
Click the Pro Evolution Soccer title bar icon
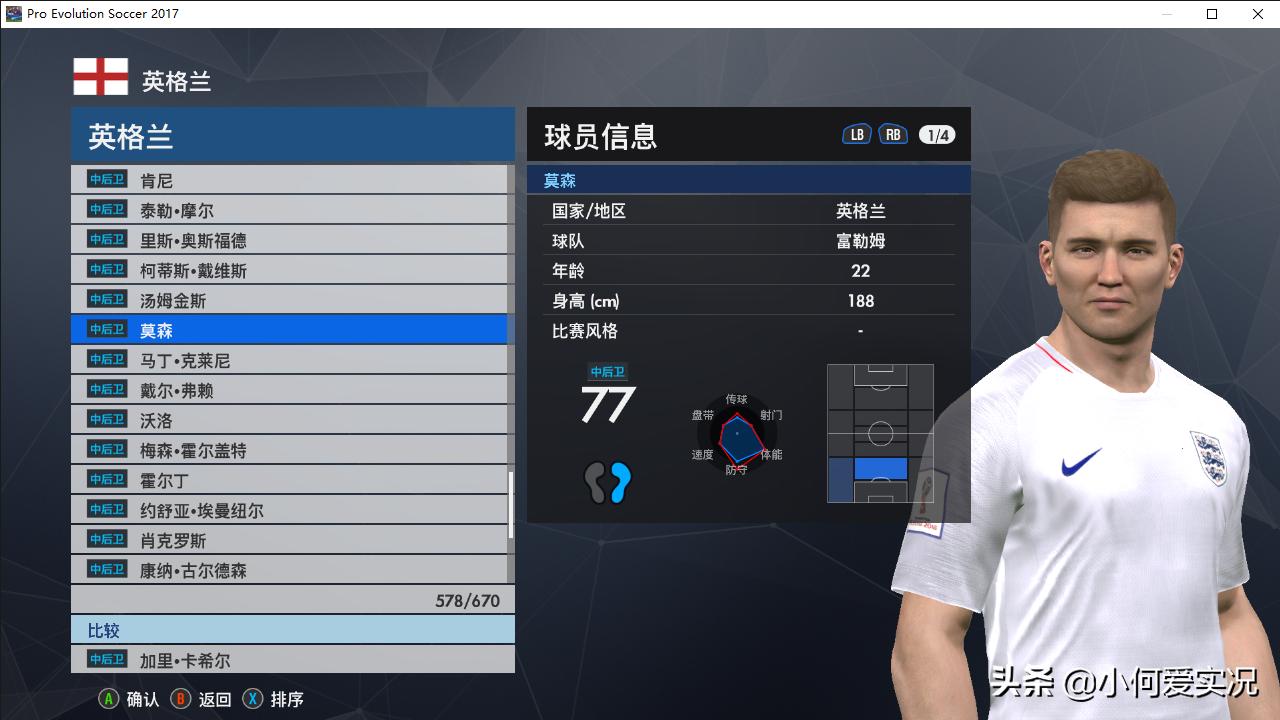[x=12, y=14]
